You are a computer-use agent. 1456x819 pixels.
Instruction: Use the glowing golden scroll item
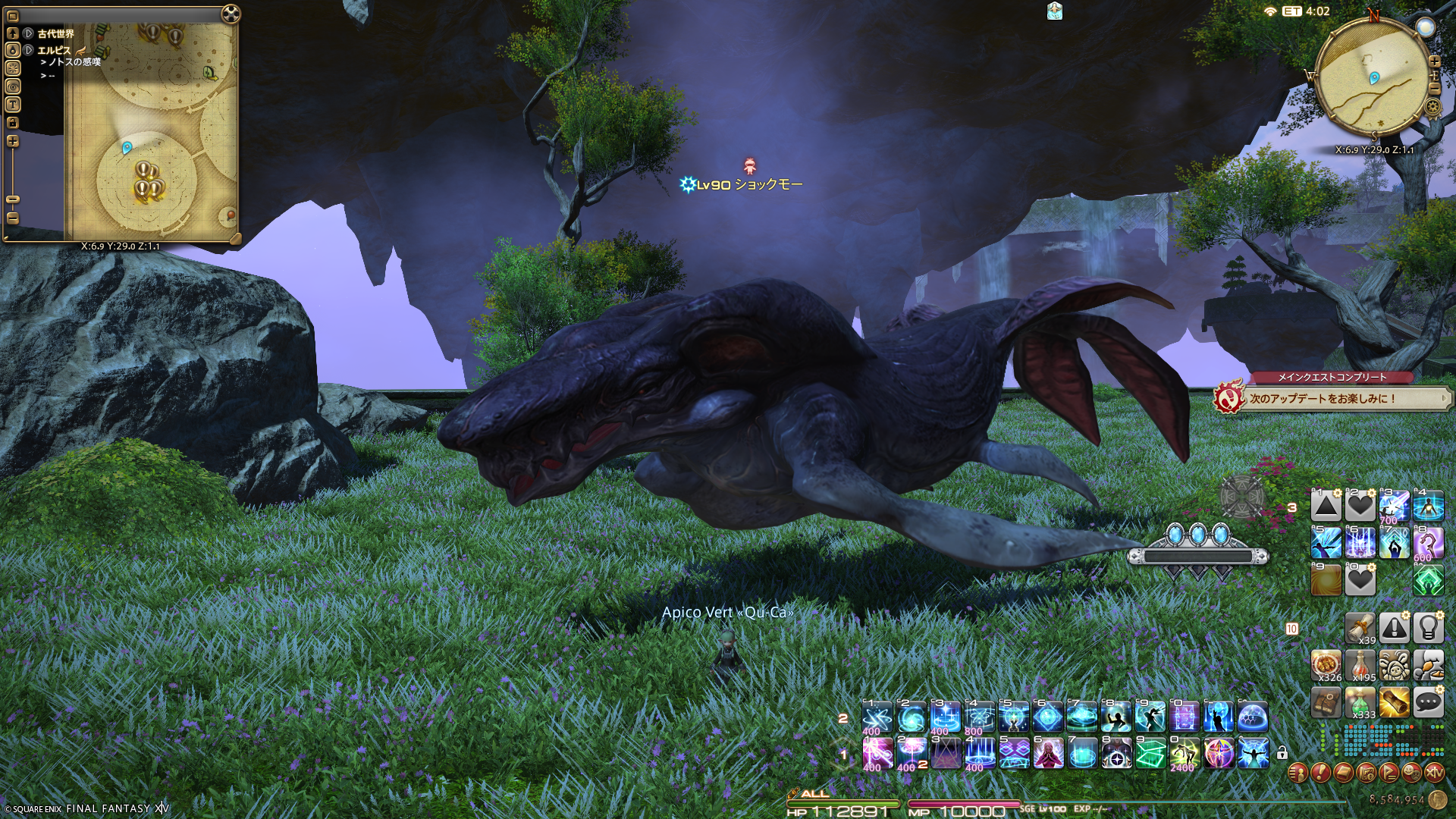click(1394, 703)
